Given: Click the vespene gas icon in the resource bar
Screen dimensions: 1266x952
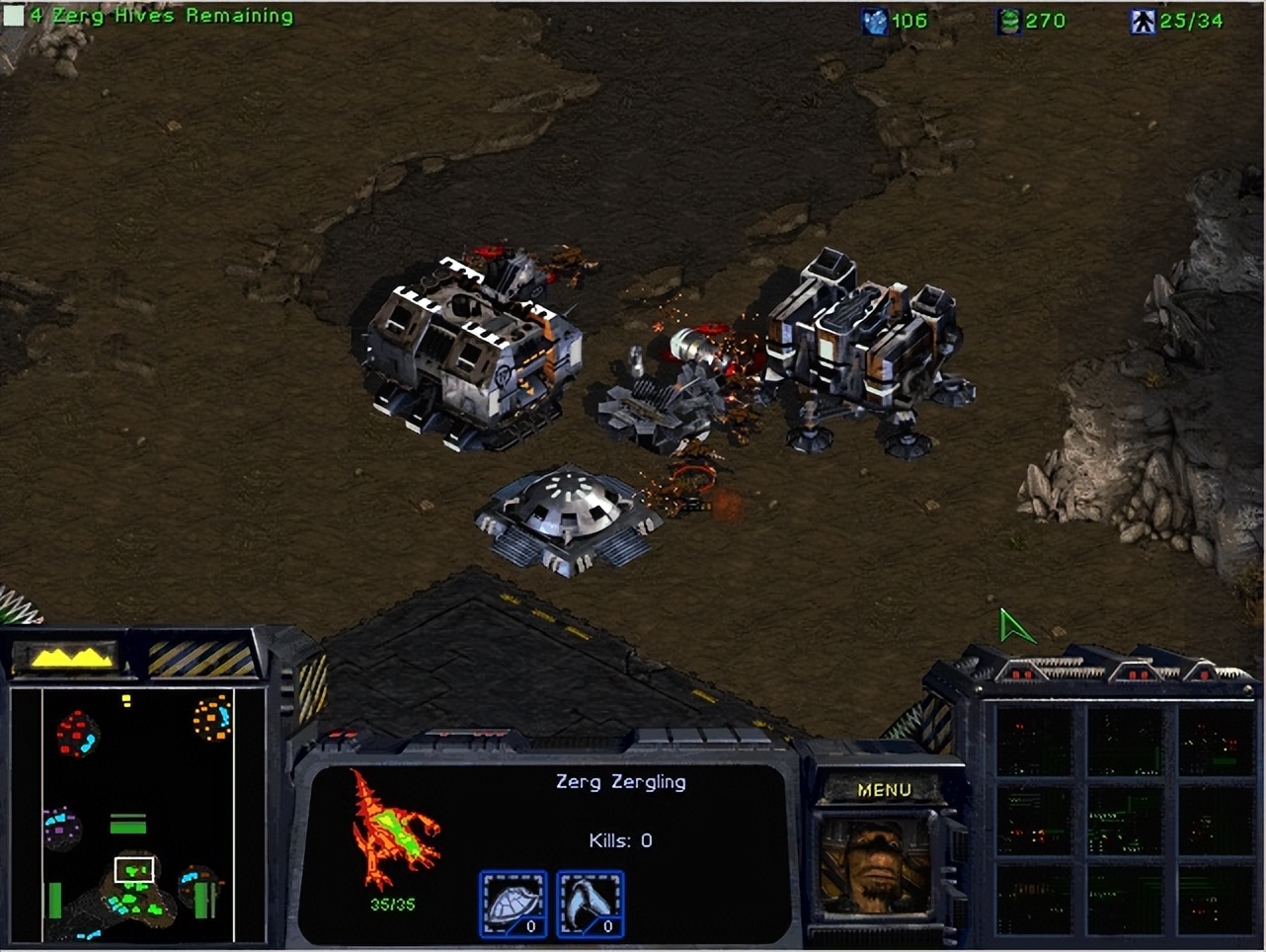Looking at the screenshot, I should pos(1006,20).
